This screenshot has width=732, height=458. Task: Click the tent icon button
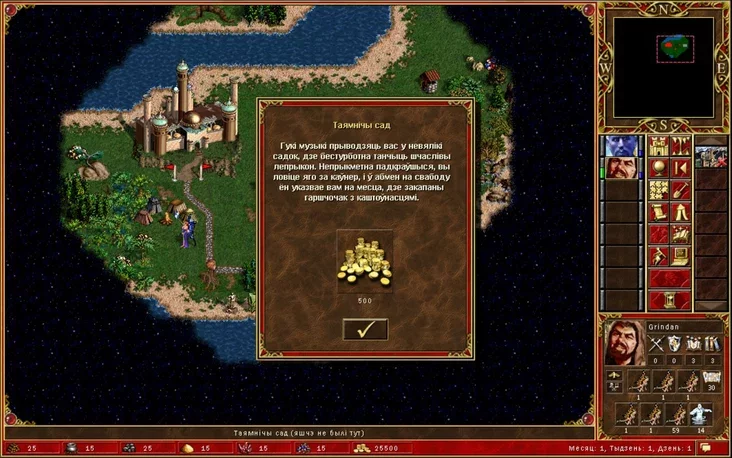pos(680,212)
